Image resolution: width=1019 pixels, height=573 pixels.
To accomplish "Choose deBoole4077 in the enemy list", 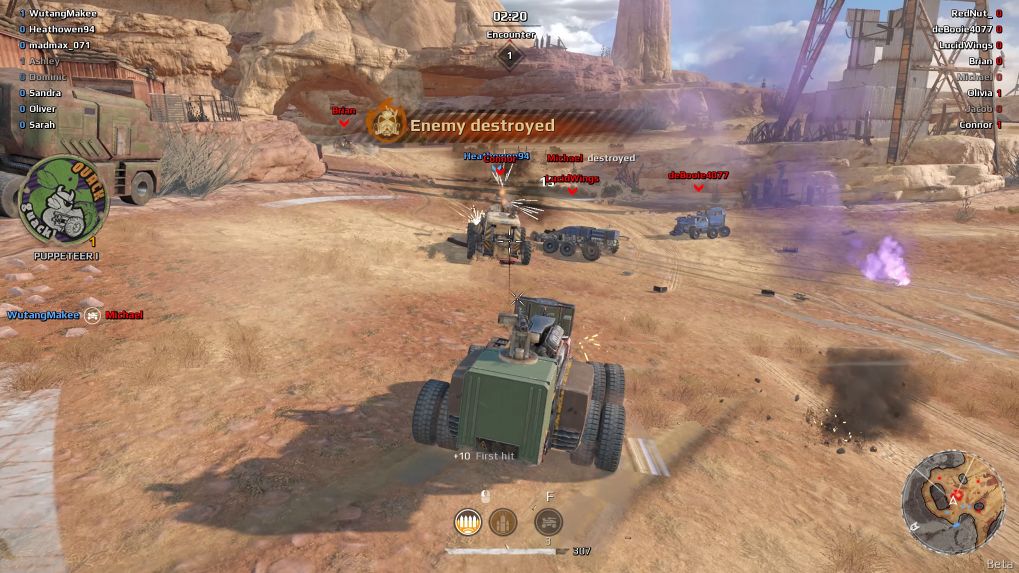I will pyautogui.click(x=961, y=29).
